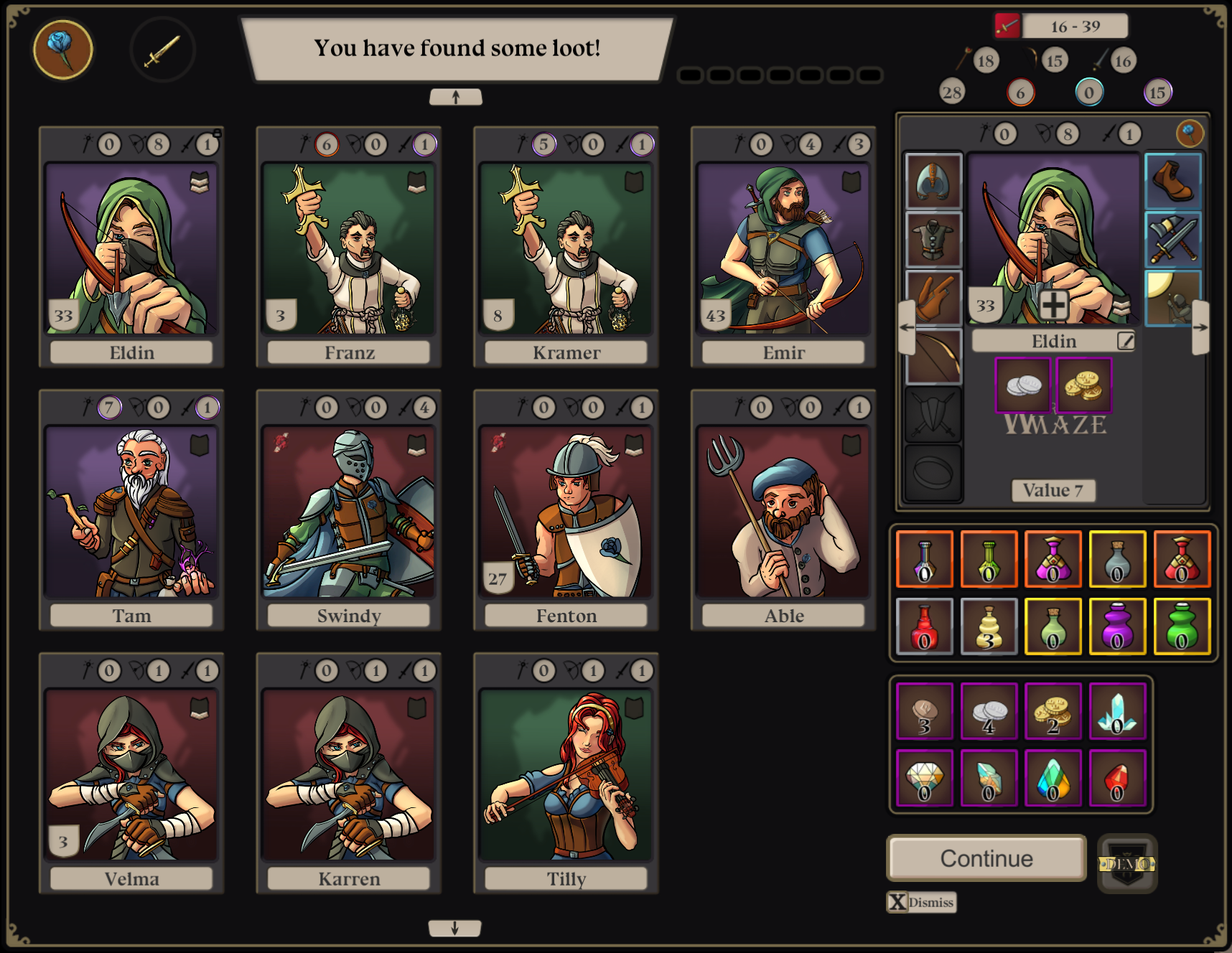Select the Able character card
The height and width of the screenshot is (953, 1232).
(783, 511)
